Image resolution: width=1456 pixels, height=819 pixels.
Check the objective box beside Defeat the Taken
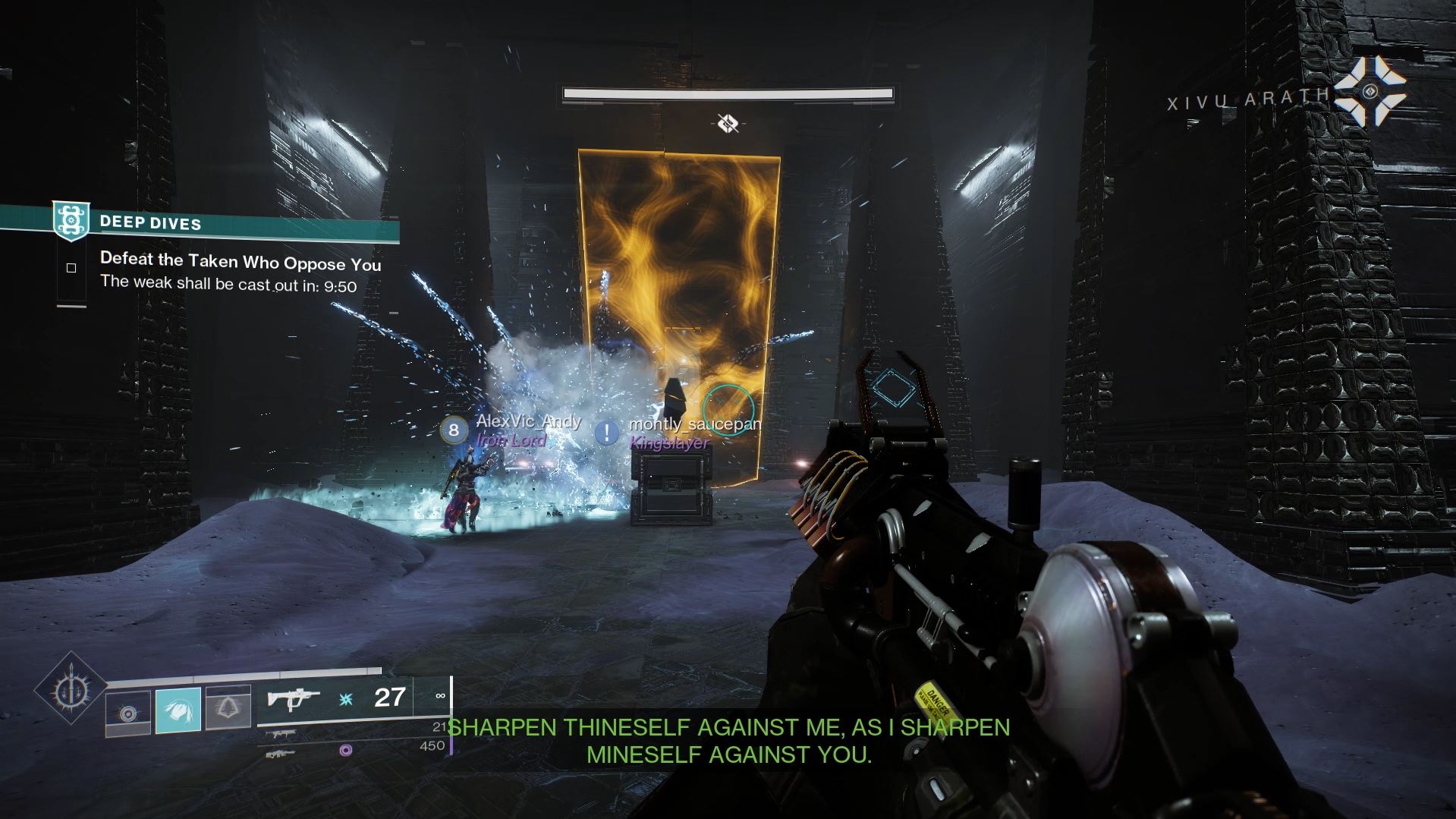(71, 267)
